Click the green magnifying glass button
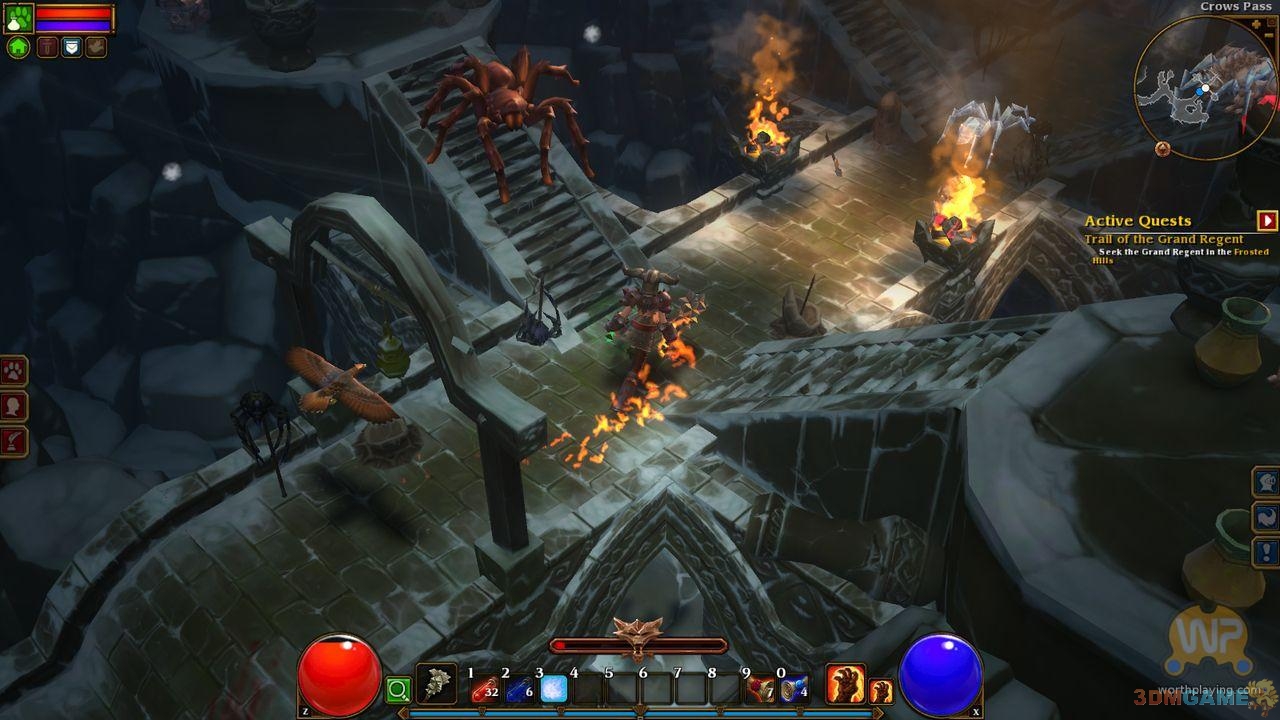The image size is (1280, 720). pos(398,689)
